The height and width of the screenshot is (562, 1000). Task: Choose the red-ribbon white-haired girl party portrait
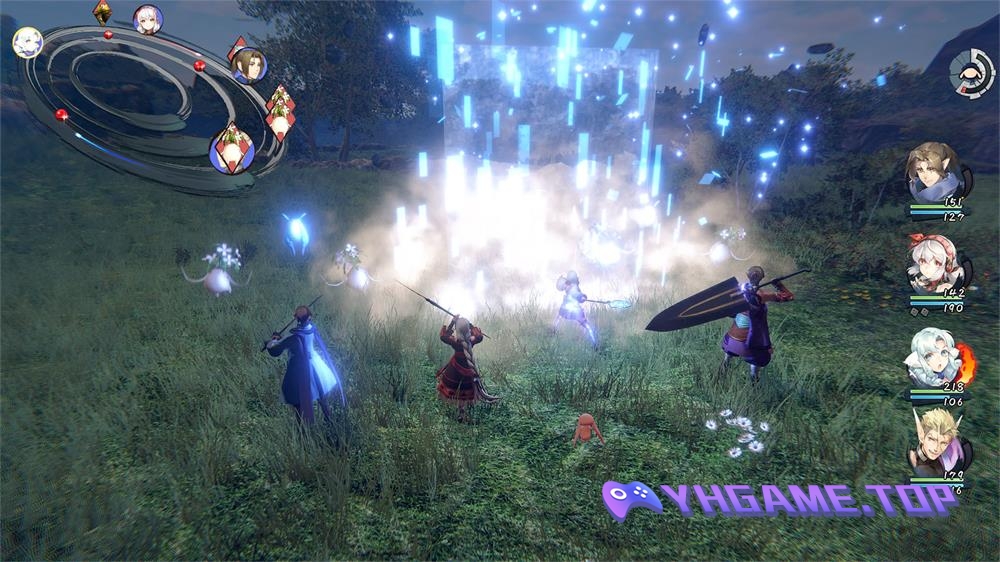(935, 263)
